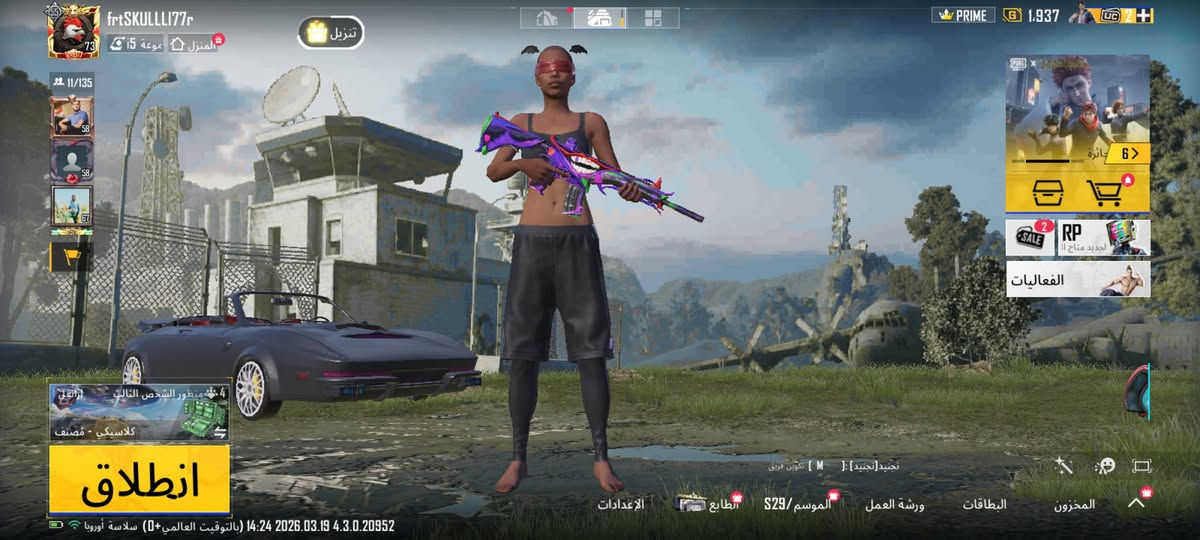The width and height of the screenshot is (1200, 540).
Task: Open the المخزون inventory menu
Action: (1073, 504)
